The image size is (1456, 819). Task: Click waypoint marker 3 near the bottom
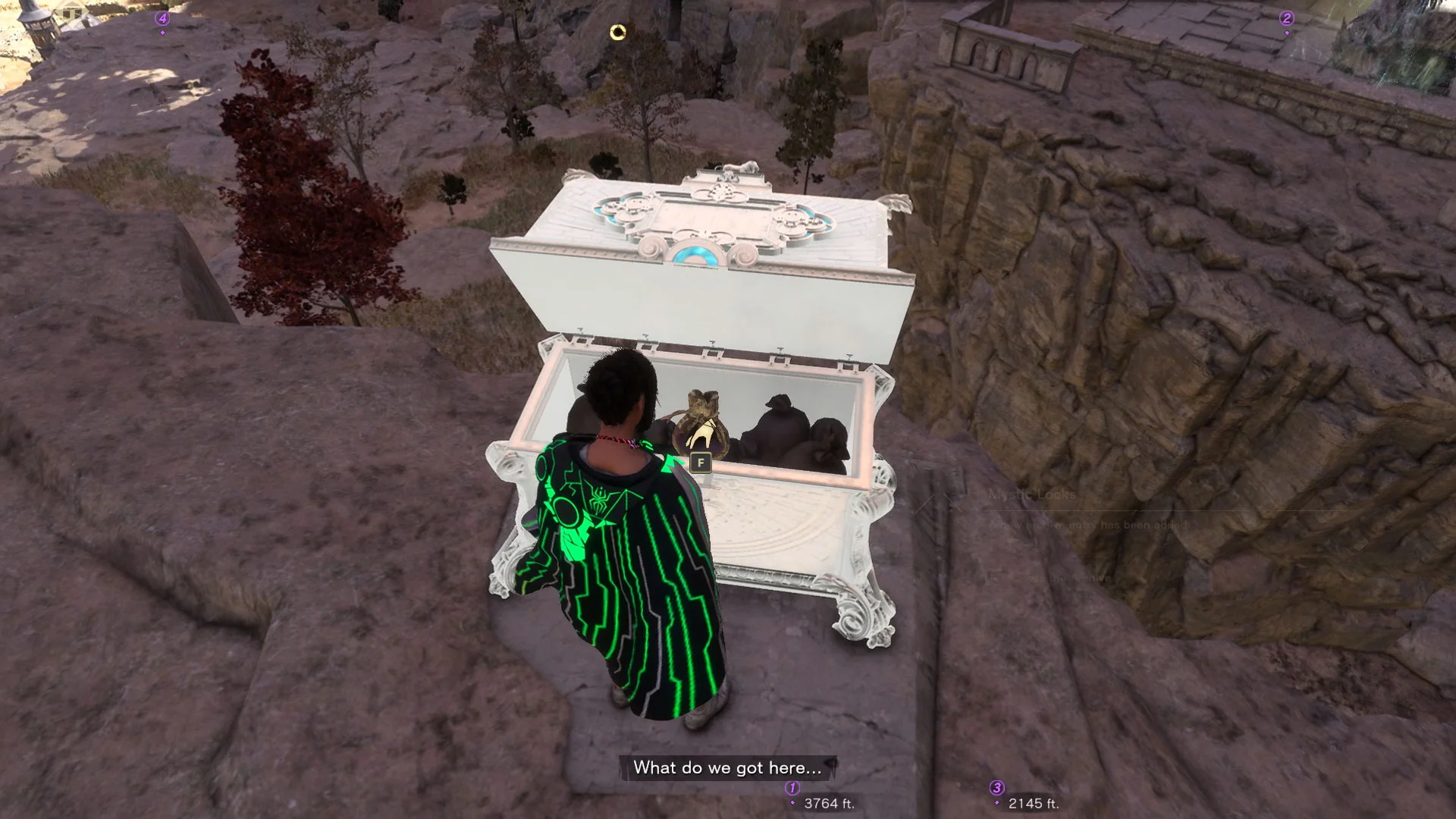(x=999, y=787)
